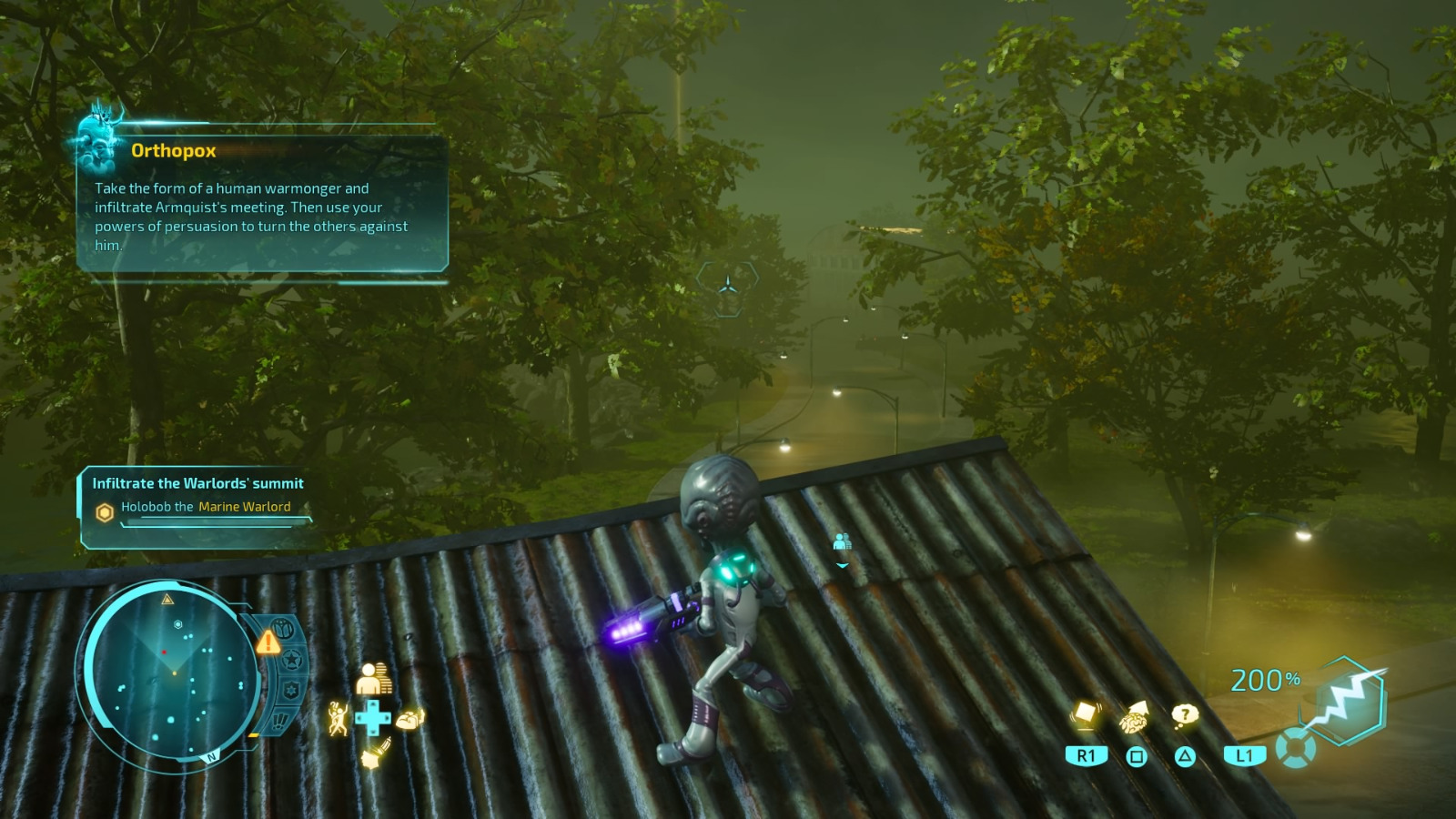
Task: Click the chevron below the floating person indicator
Action: (x=842, y=563)
